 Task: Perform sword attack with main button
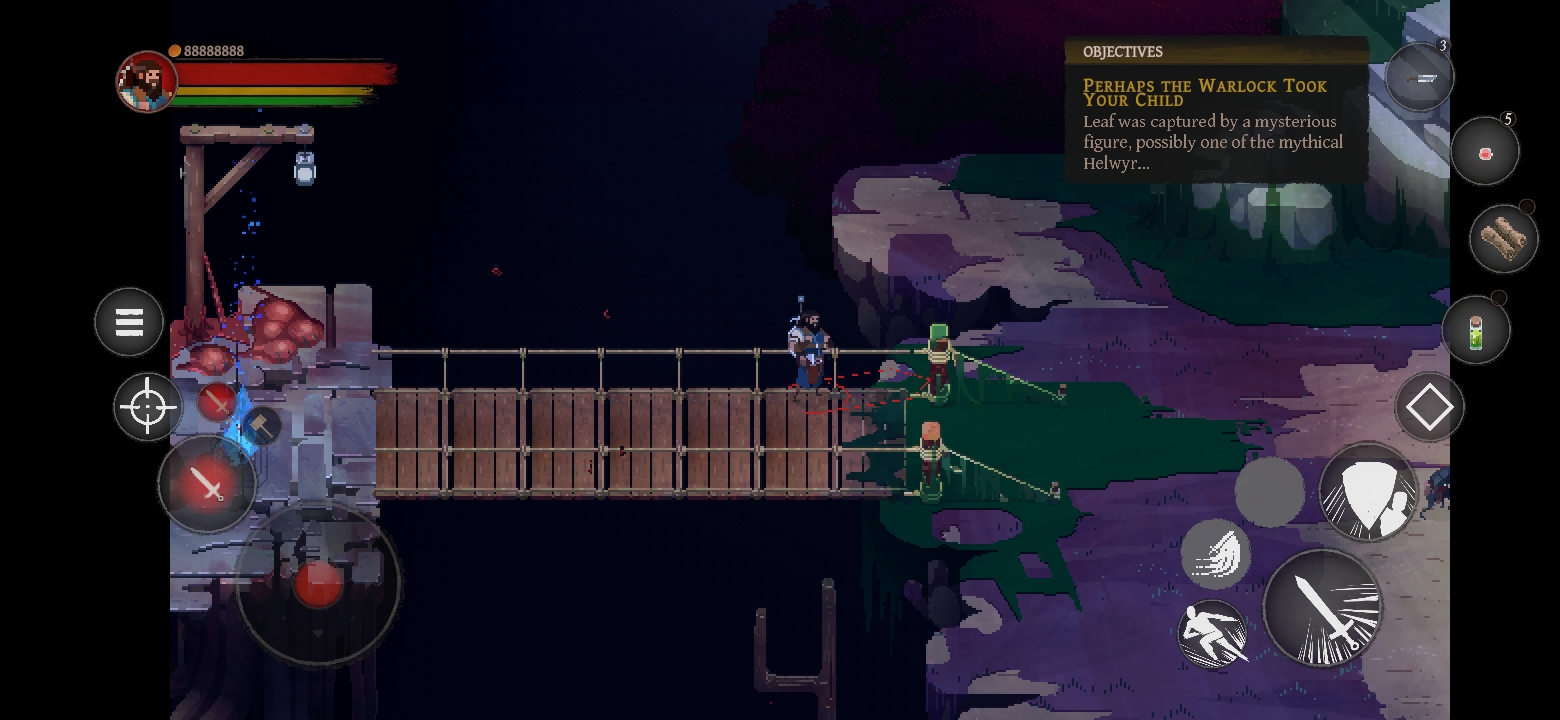(x=1322, y=607)
